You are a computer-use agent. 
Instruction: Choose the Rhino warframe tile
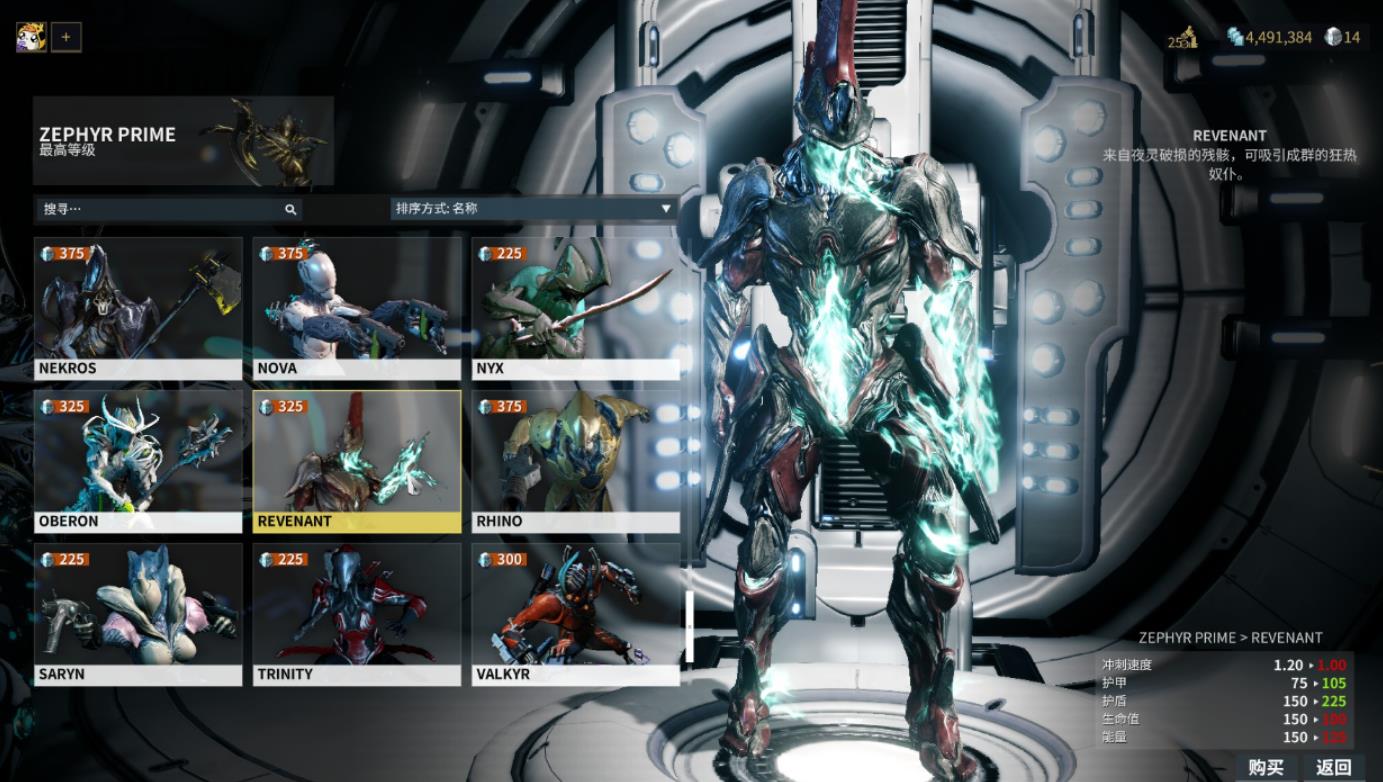pyautogui.click(x=576, y=461)
